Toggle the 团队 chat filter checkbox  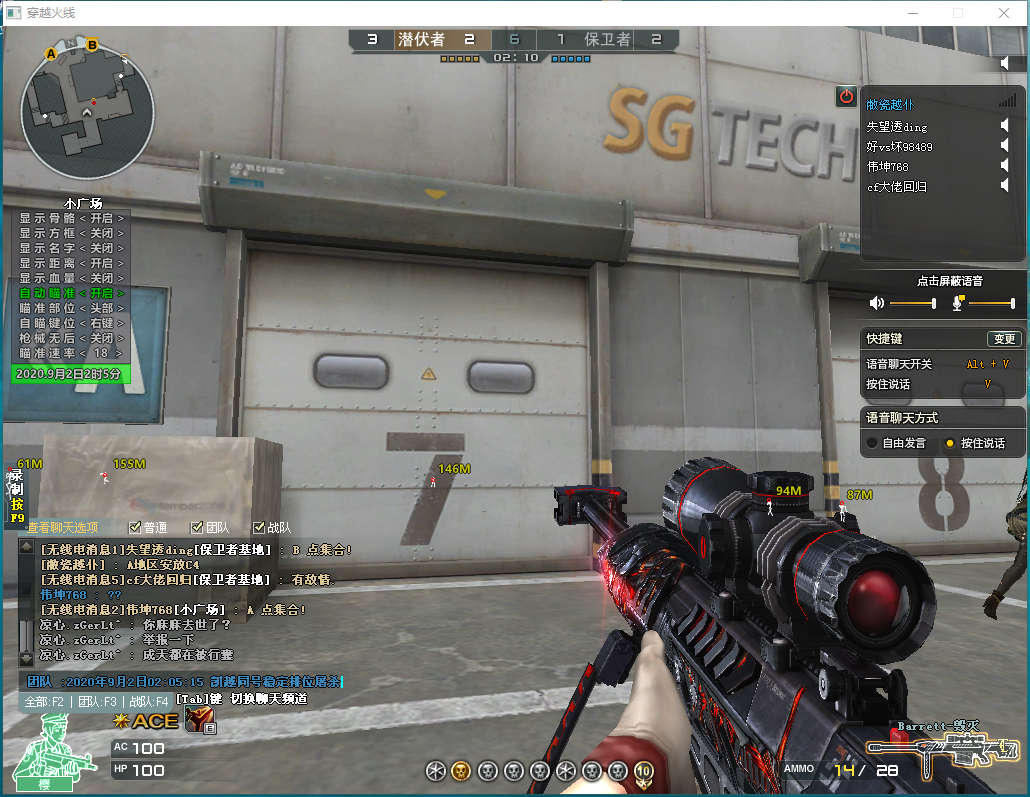coord(197,527)
